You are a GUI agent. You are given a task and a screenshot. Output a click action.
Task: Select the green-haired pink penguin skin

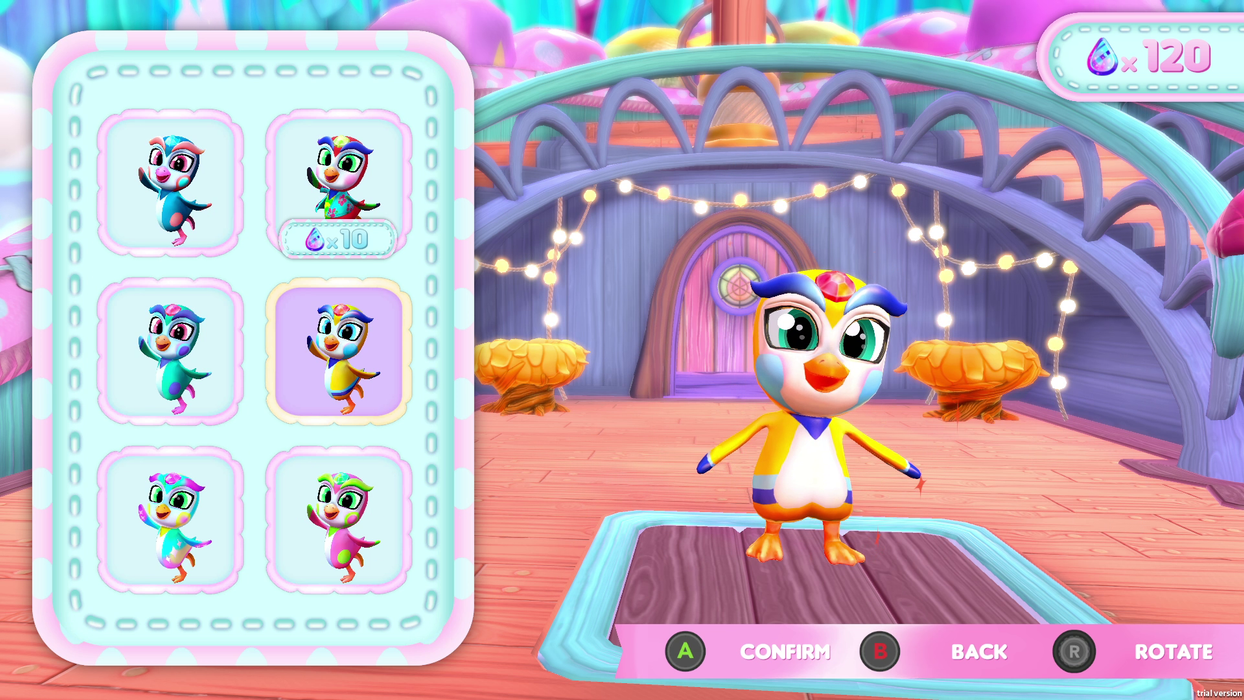pos(338,520)
